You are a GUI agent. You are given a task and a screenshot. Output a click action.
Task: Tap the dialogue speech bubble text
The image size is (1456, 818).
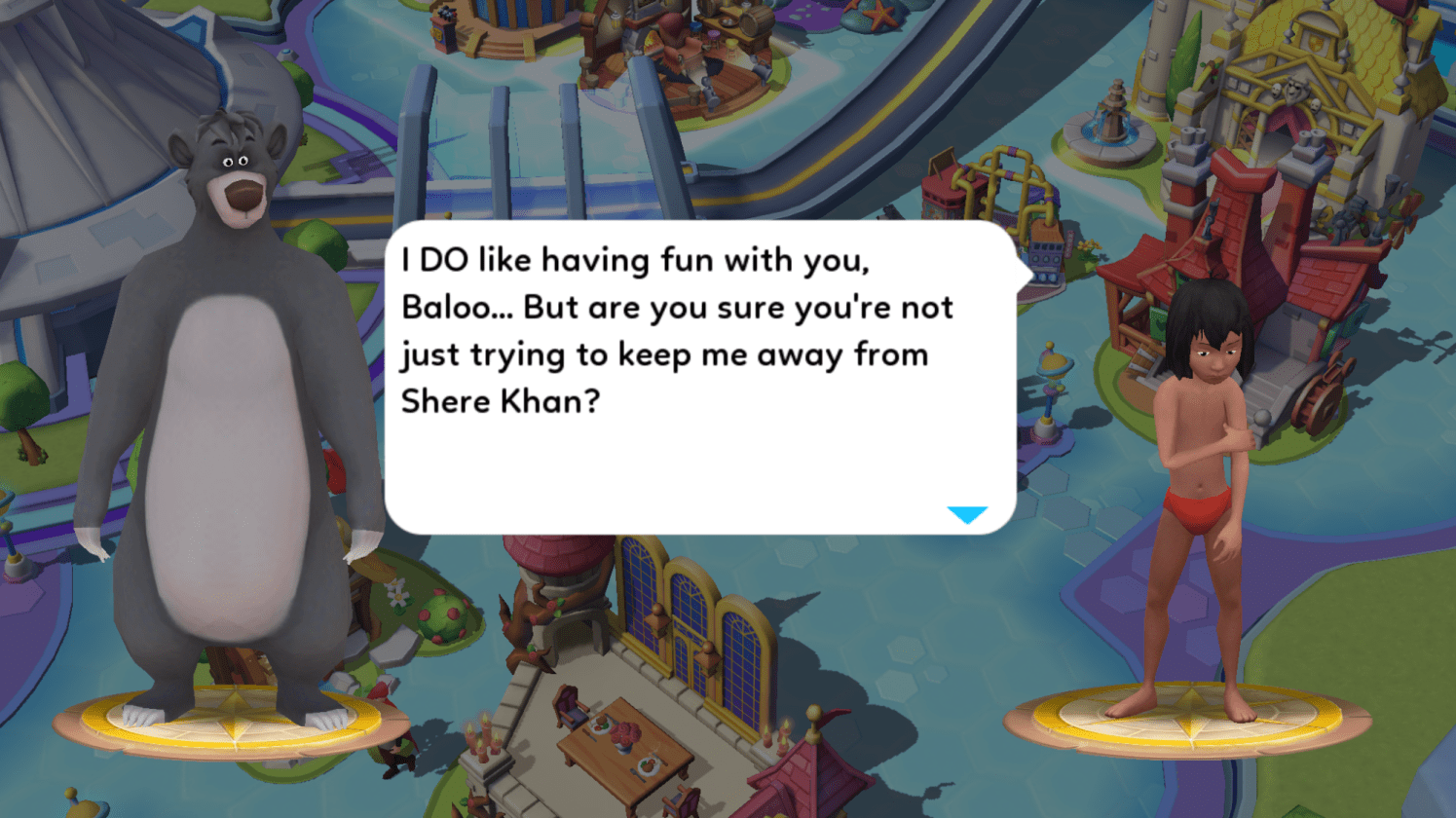pyautogui.click(x=677, y=331)
